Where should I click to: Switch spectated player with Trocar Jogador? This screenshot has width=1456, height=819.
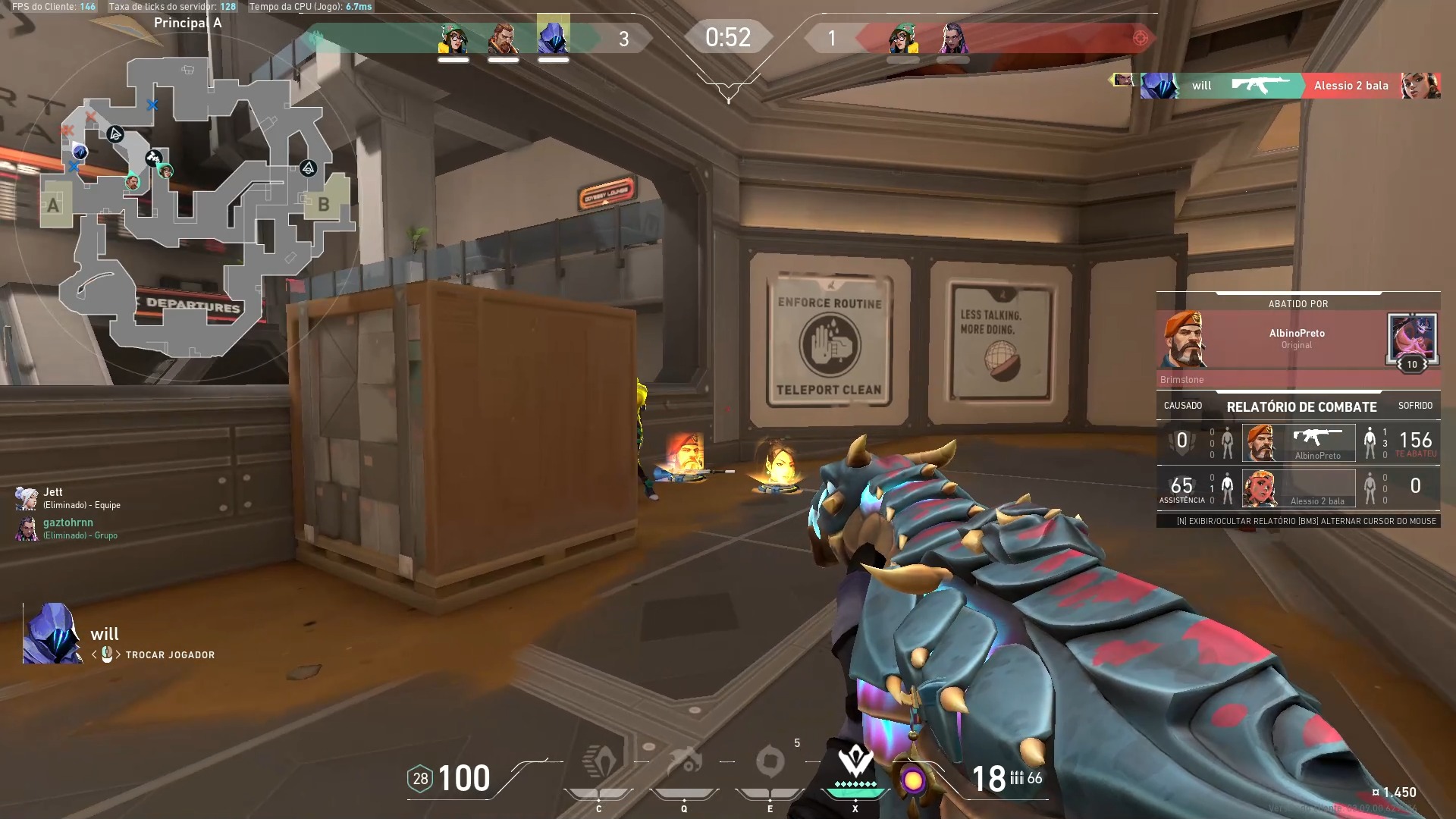tap(169, 655)
